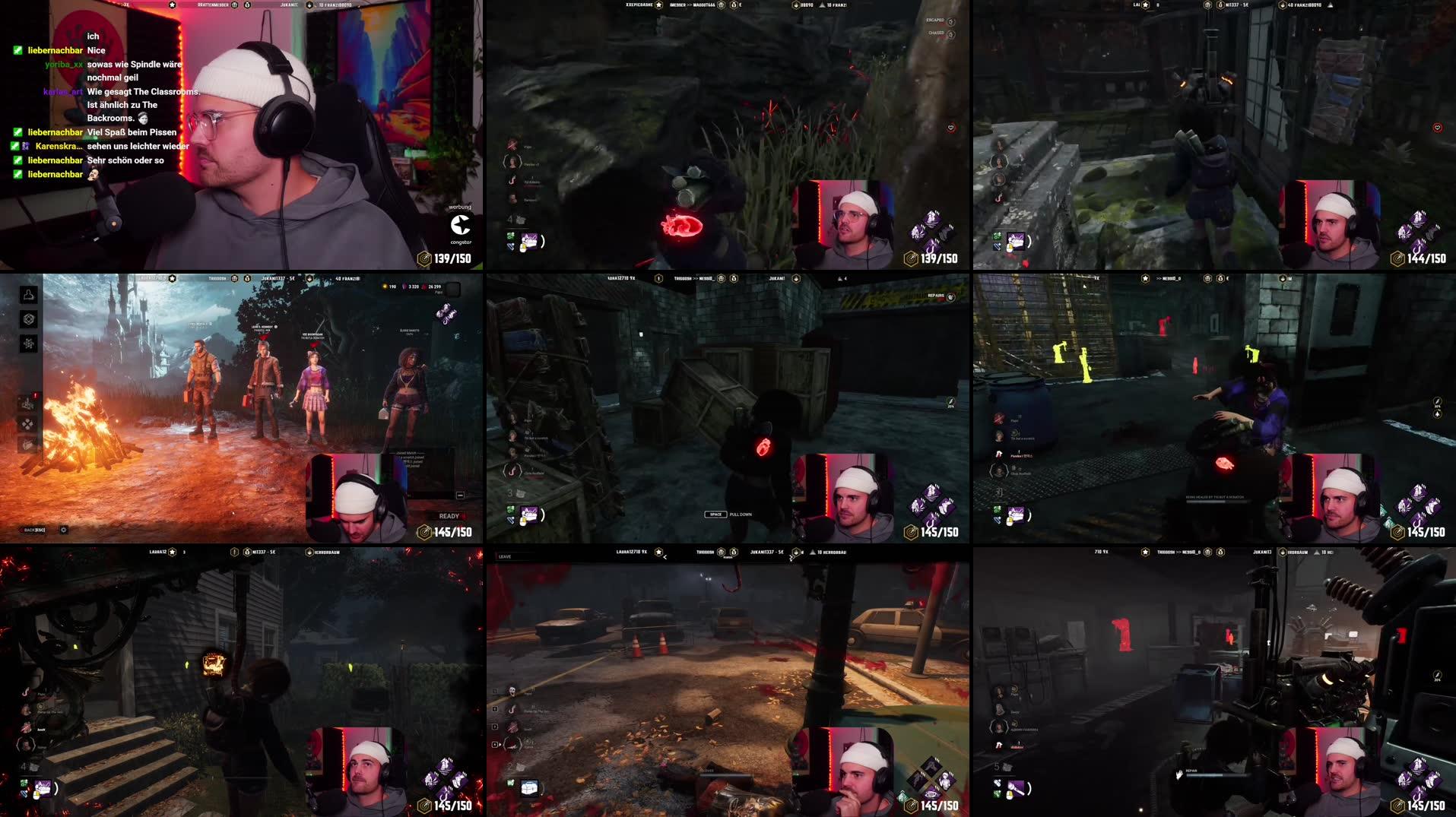Viewport: 1456px width, 817px height.
Task: Click the LEAVE button in the match view
Action: coord(504,556)
